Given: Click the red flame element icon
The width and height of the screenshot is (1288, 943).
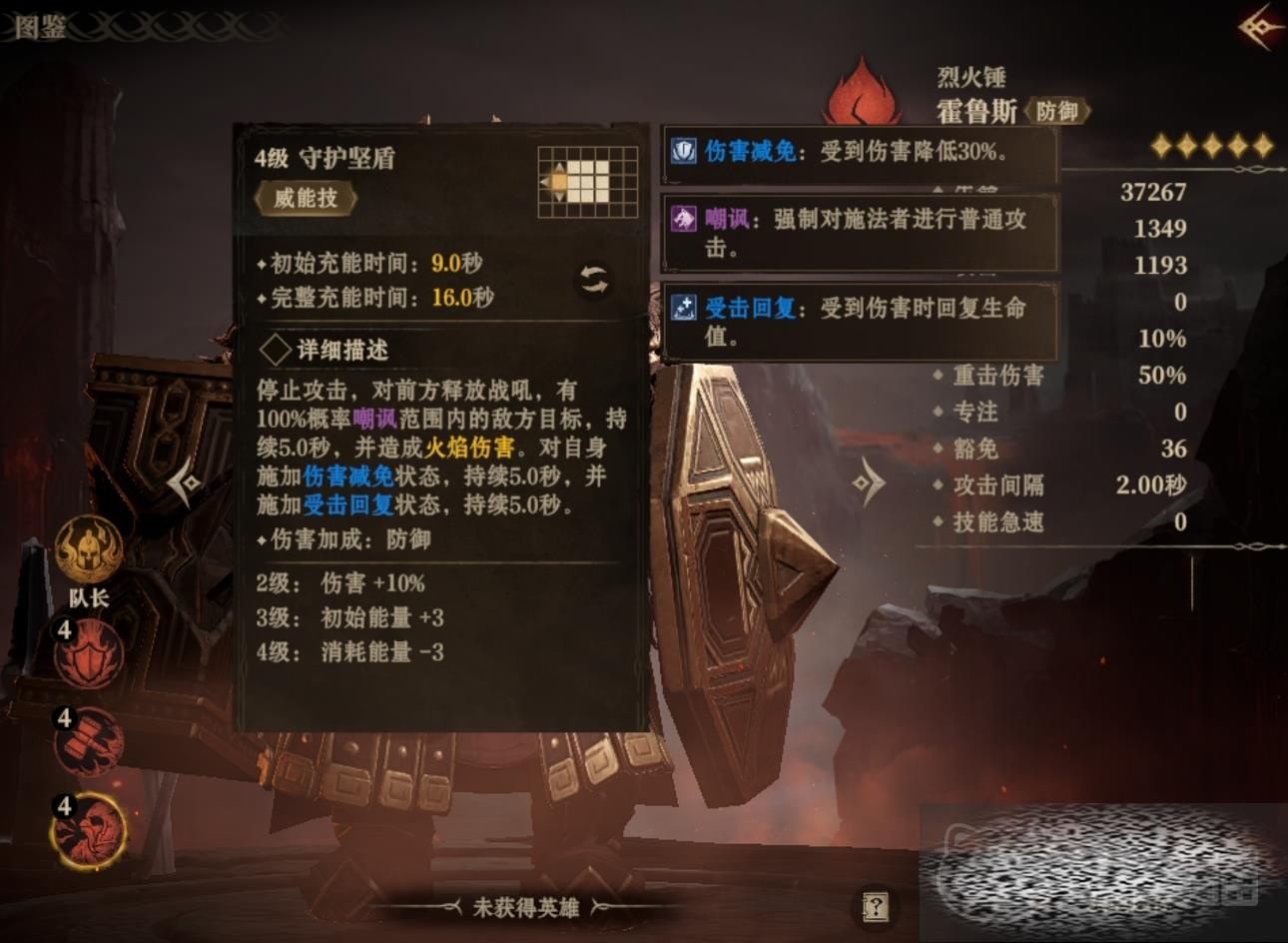Looking at the screenshot, I should coord(861,92).
